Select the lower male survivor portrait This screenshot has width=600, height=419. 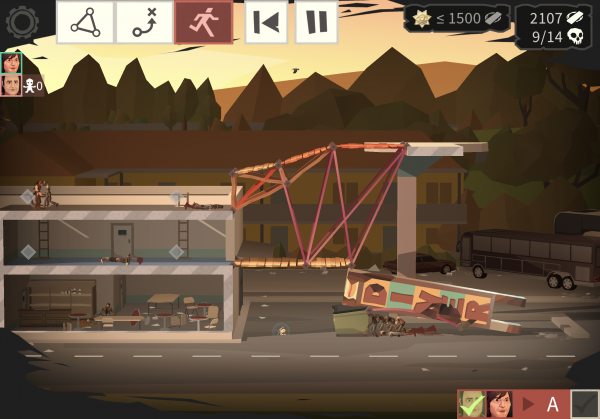pyautogui.click(x=12, y=85)
